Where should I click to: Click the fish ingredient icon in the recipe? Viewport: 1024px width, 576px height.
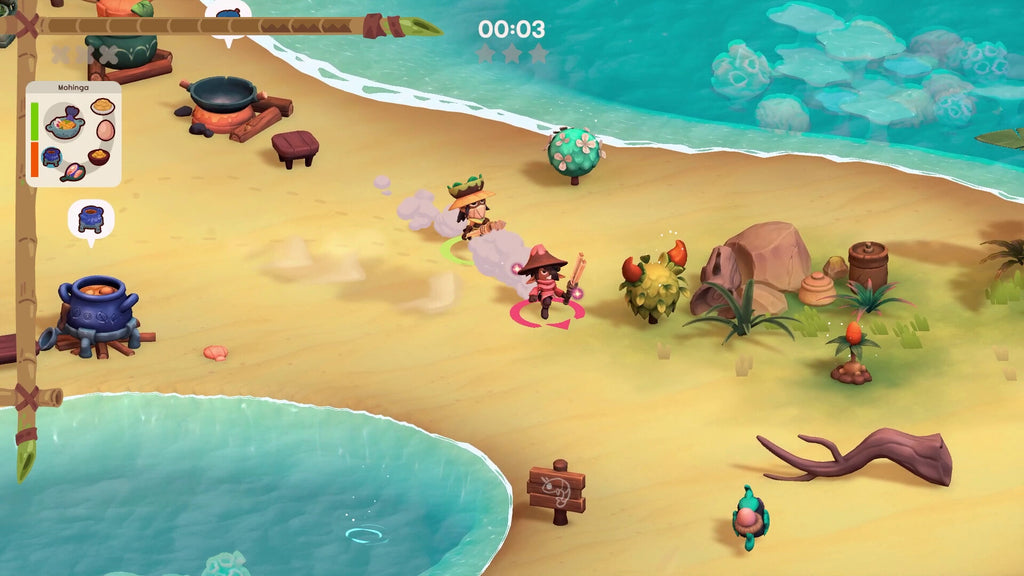point(73,172)
